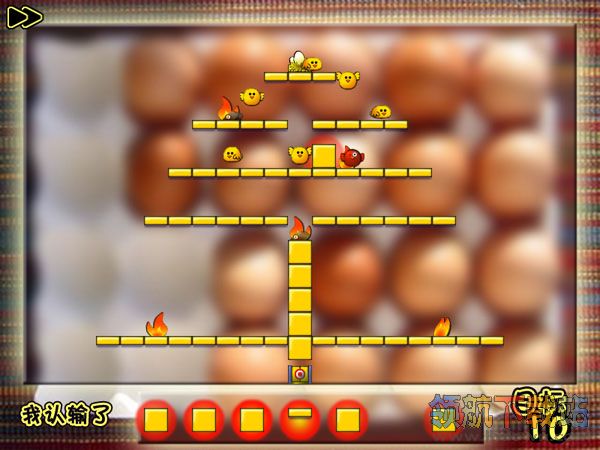Select the thin flat block slot

(299, 418)
